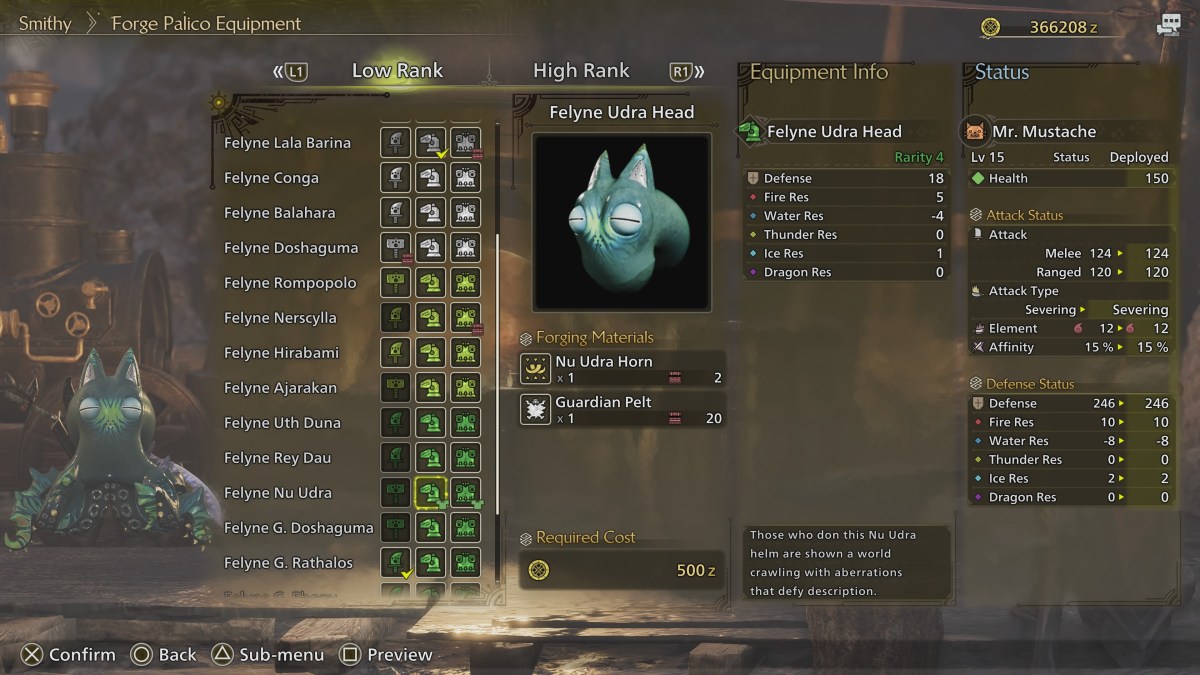1200x675 pixels.
Task: Choose the Felyne Rey Dau row
Action: (277, 458)
